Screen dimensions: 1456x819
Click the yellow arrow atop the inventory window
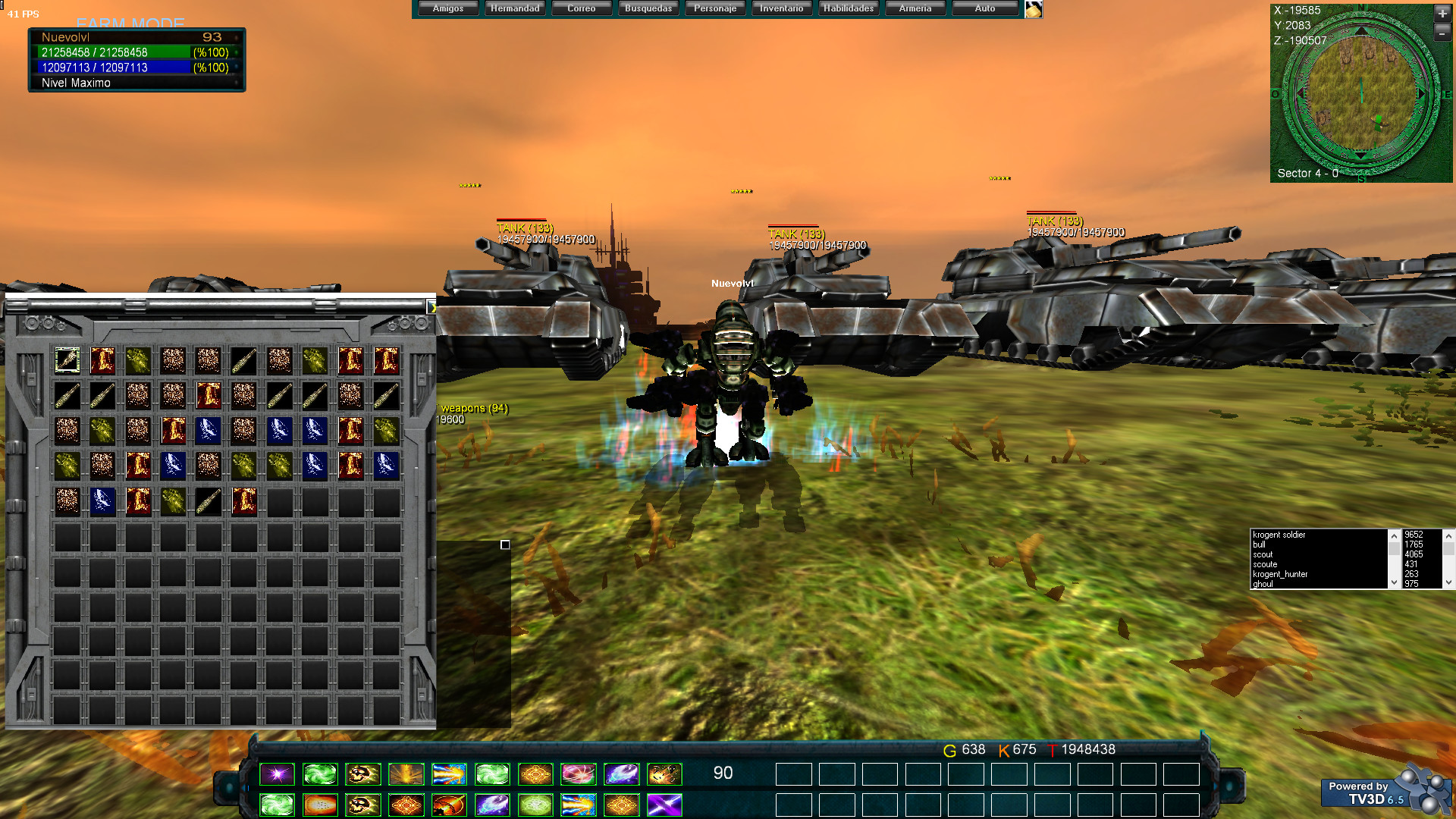pos(434,308)
